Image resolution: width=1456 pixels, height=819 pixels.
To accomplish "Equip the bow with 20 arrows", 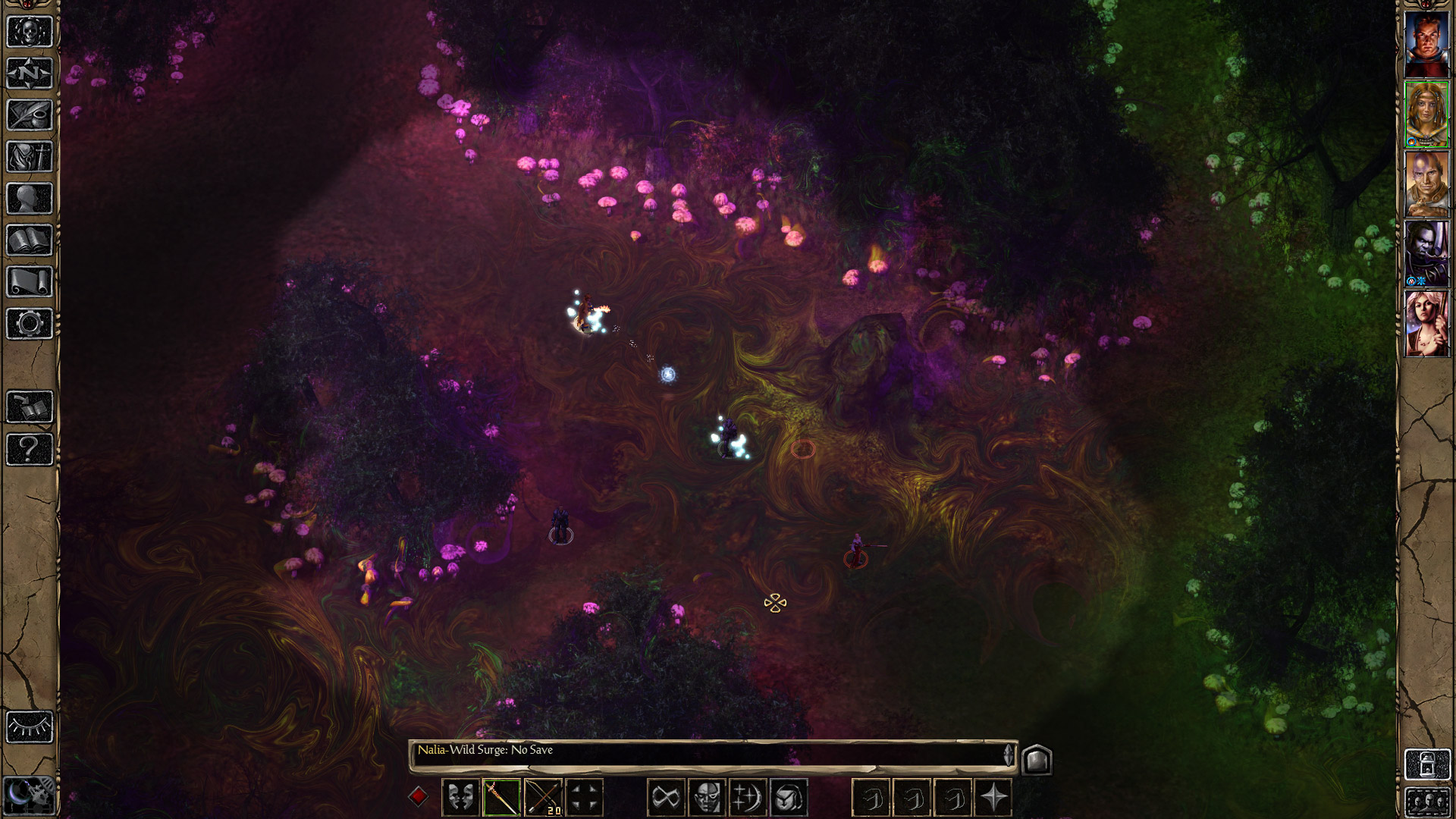I will click(543, 798).
